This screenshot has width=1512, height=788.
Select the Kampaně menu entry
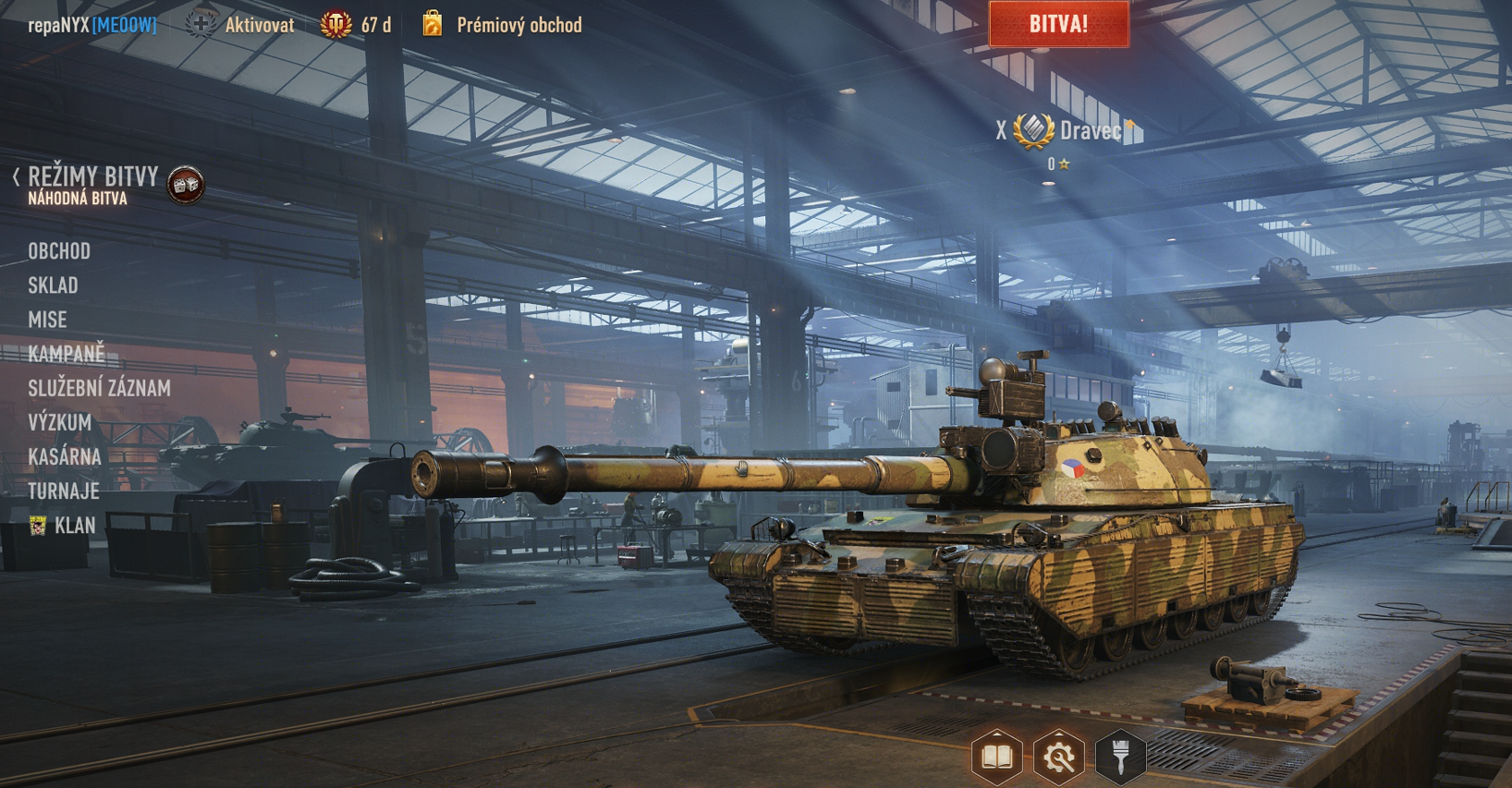pos(67,354)
